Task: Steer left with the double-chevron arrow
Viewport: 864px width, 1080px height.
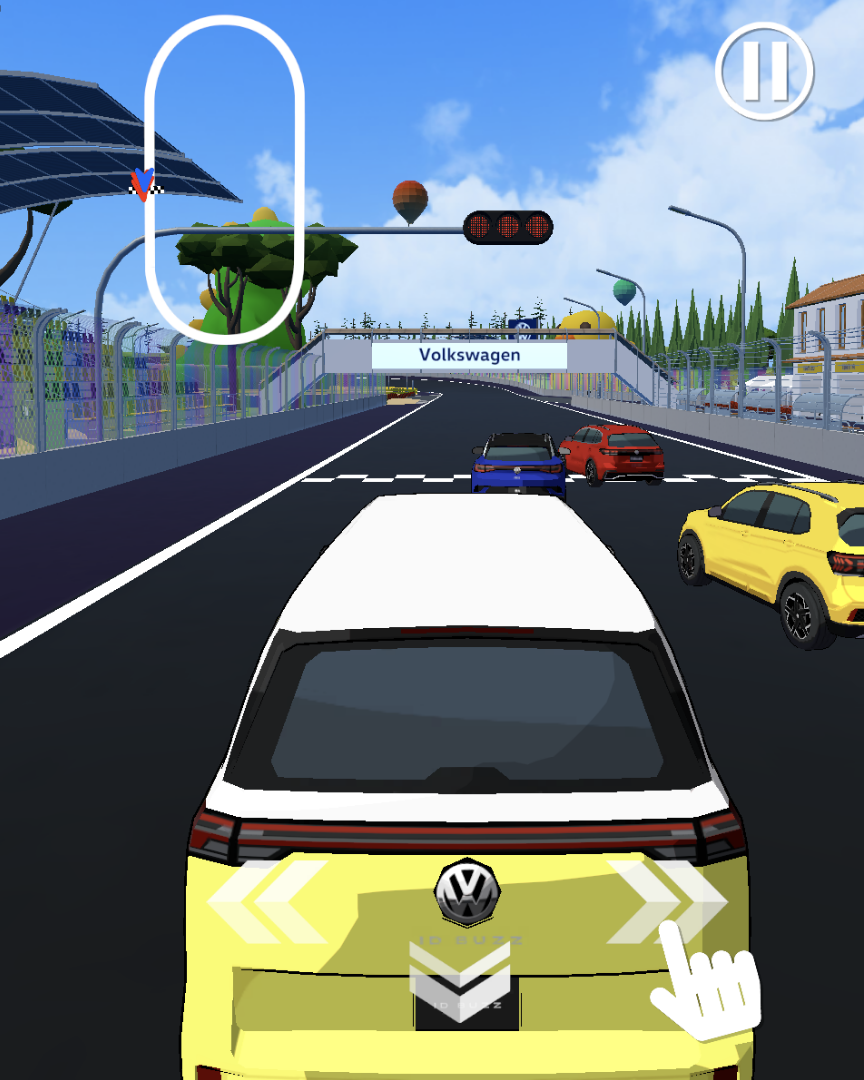Action: point(267,902)
